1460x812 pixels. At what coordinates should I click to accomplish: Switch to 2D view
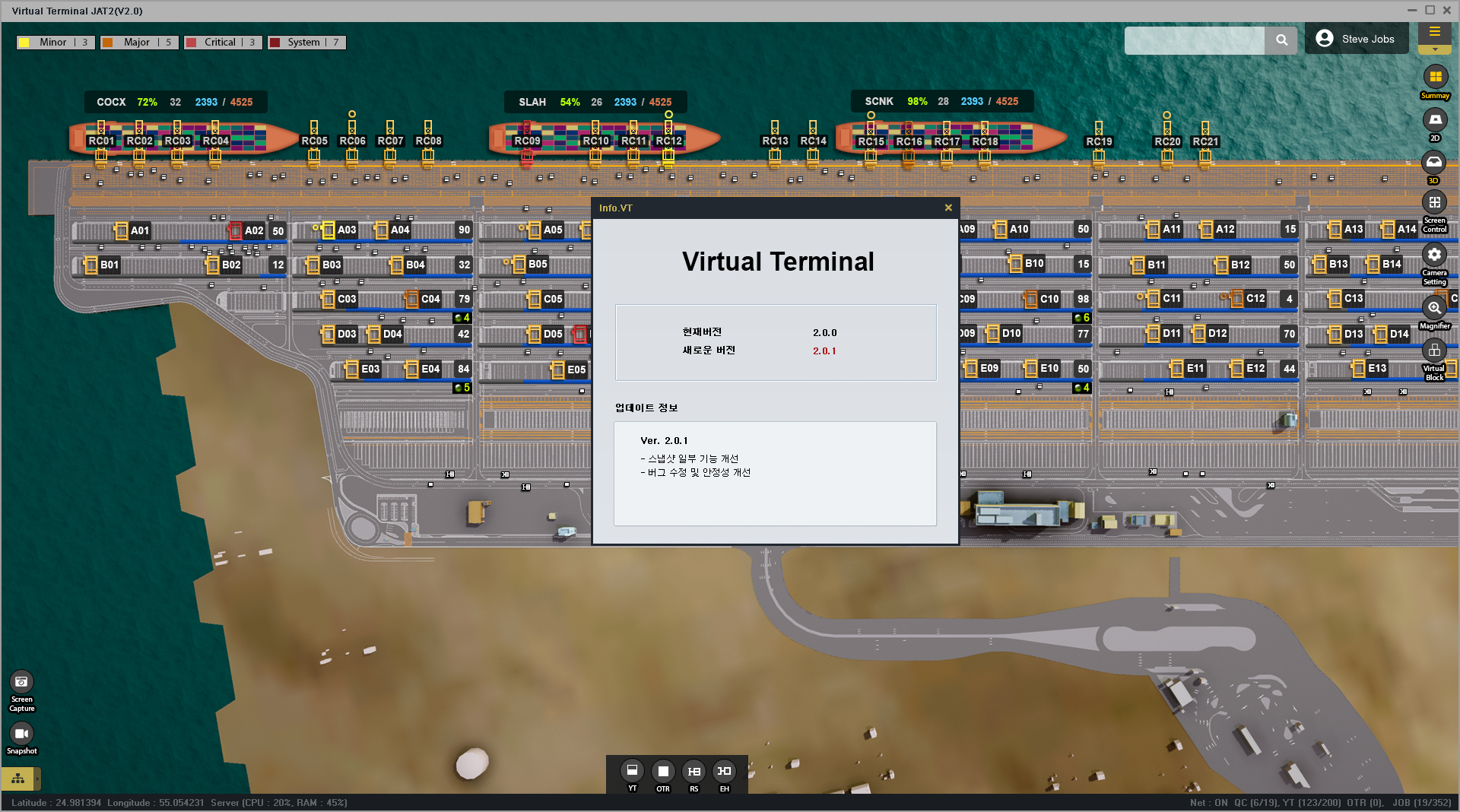point(1434,120)
